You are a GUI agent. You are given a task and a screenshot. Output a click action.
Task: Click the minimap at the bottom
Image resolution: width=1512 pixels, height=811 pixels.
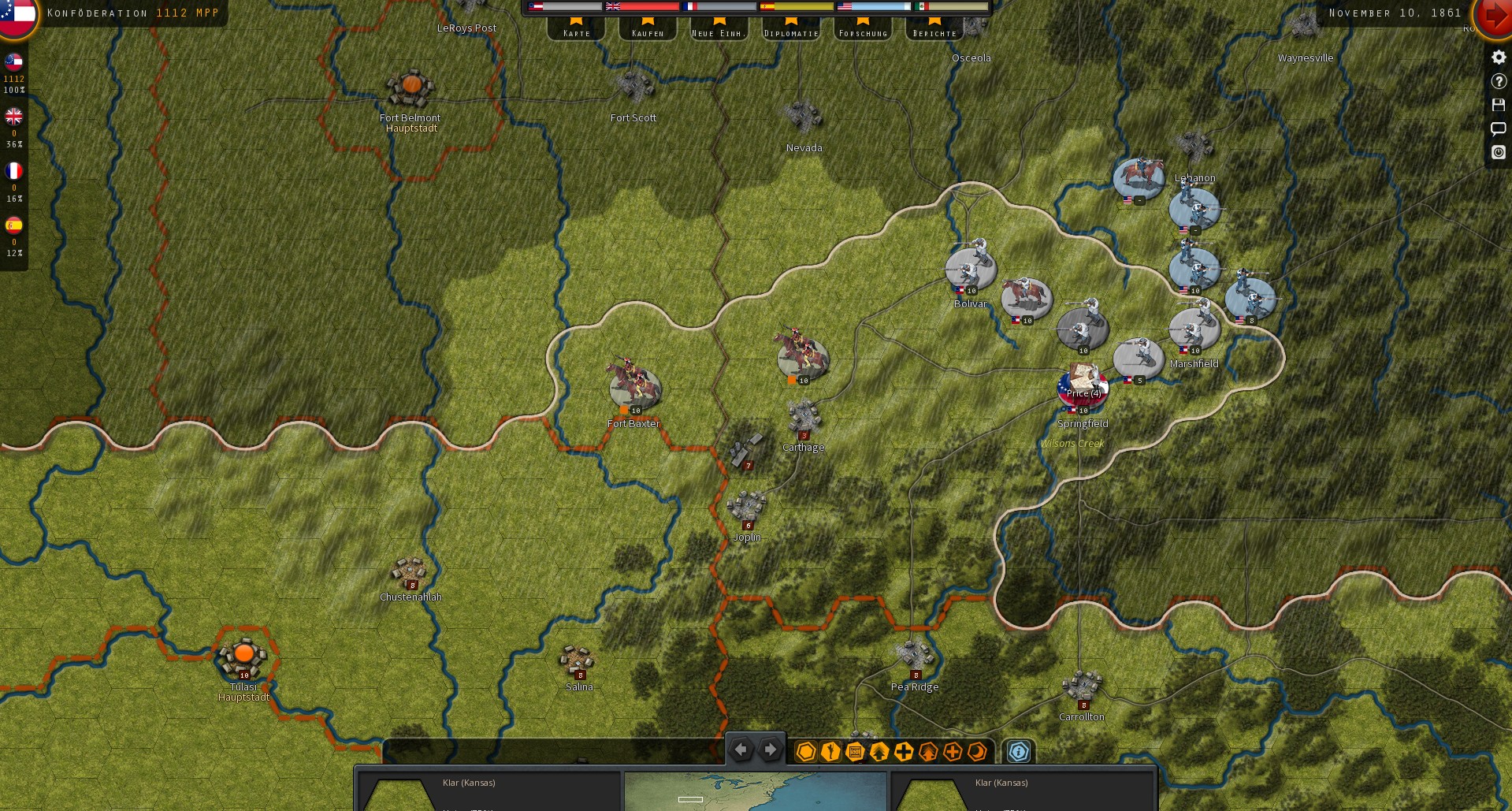(x=755, y=792)
